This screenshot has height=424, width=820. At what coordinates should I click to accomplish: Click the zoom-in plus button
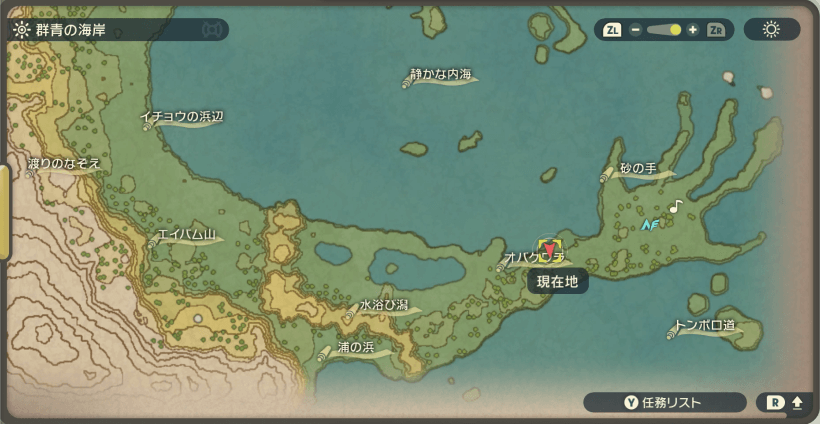pyautogui.click(x=692, y=30)
